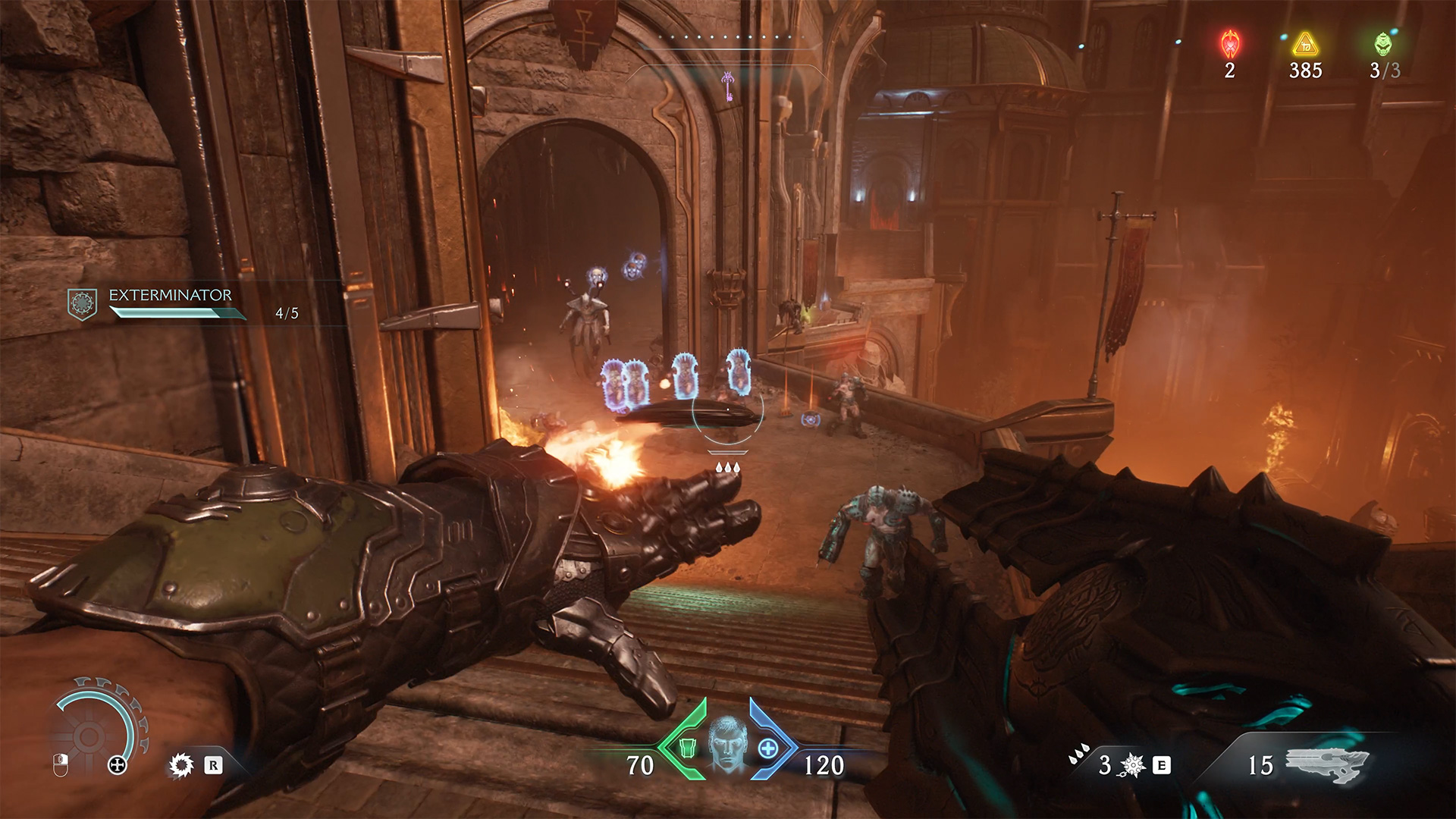Image resolution: width=1456 pixels, height=819 pixels.
Task: Click the Slayer face portrait
Action: pyautogui.click(x=726, y=744)
